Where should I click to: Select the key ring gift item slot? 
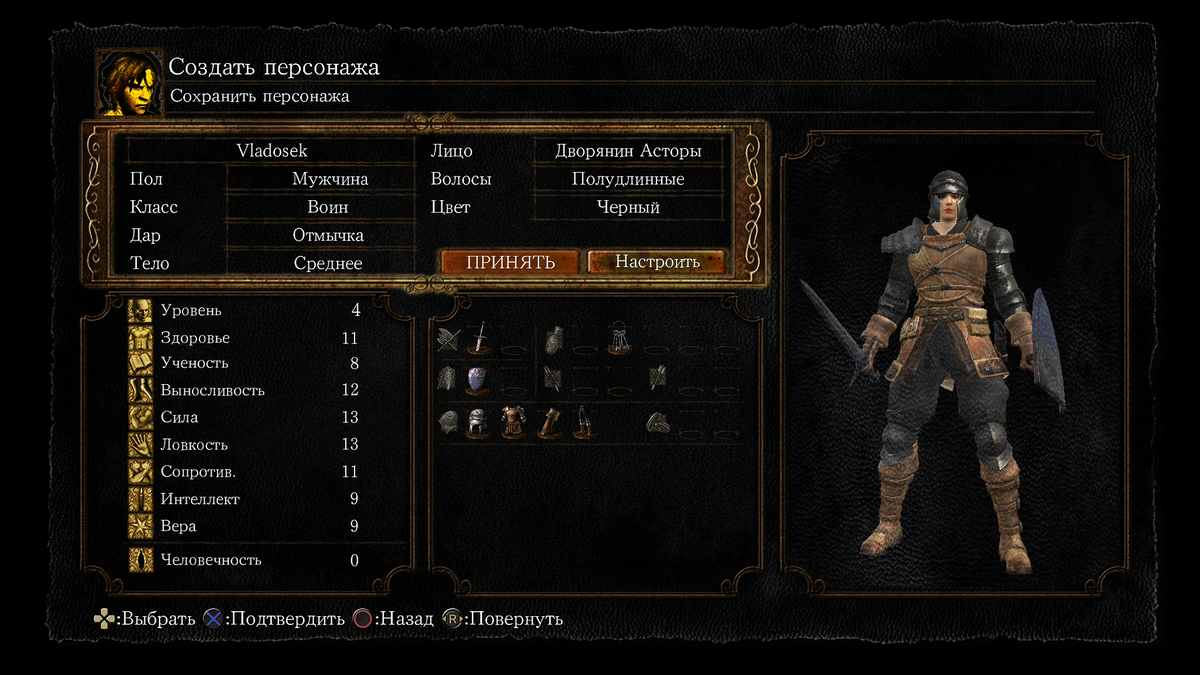pyautogui.click(x=617, y=338)
